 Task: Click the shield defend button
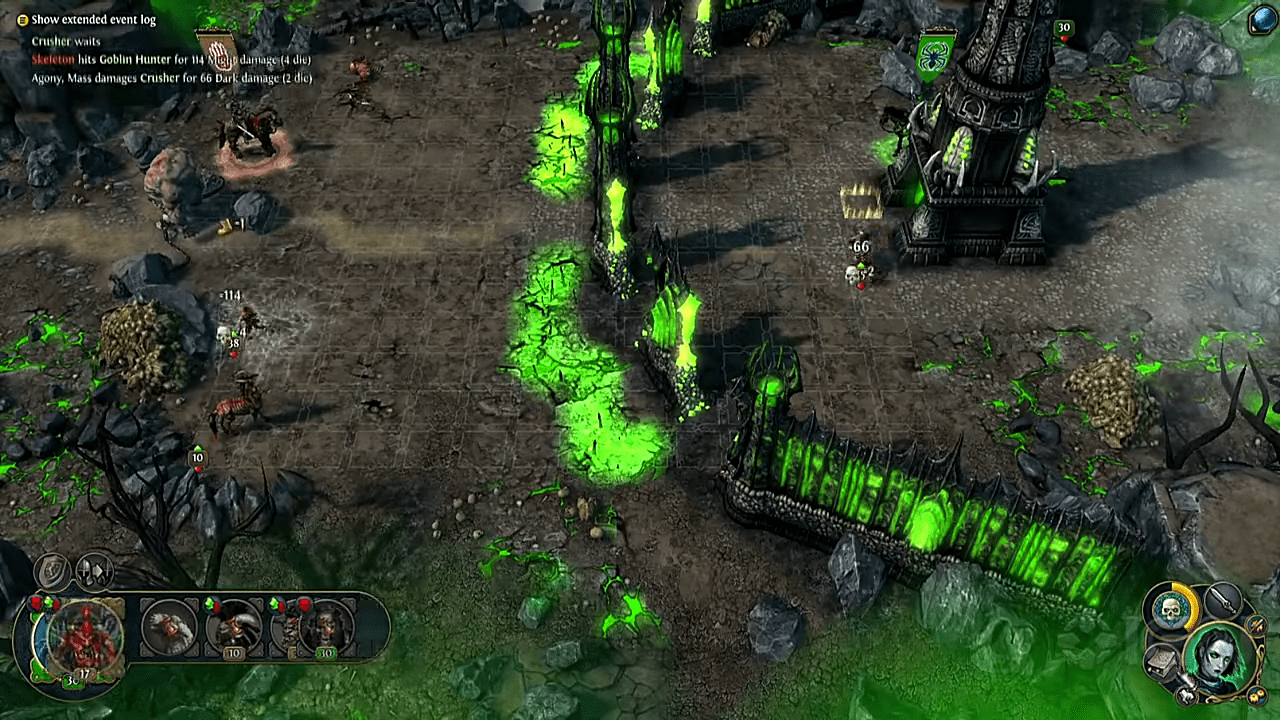pos(52,571)
